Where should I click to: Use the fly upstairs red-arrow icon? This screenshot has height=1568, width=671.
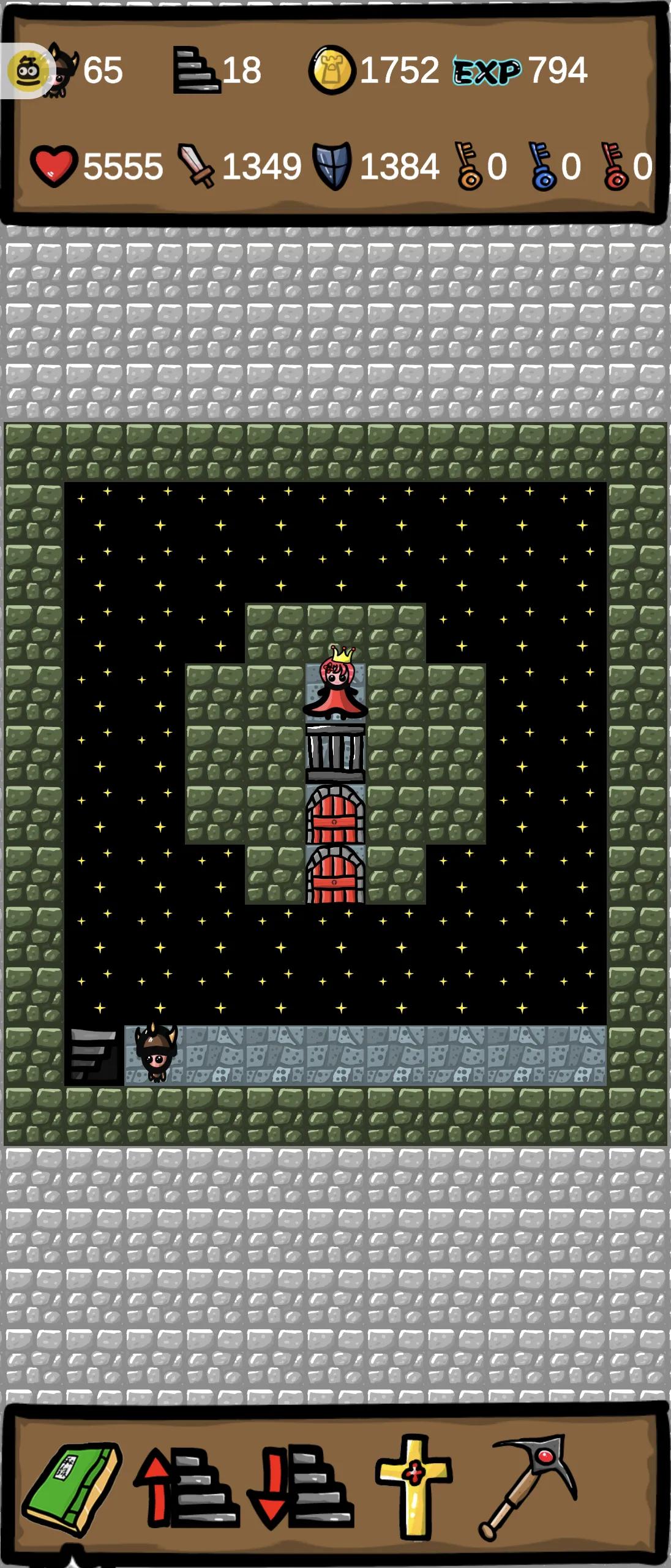tap(186, 1487)
